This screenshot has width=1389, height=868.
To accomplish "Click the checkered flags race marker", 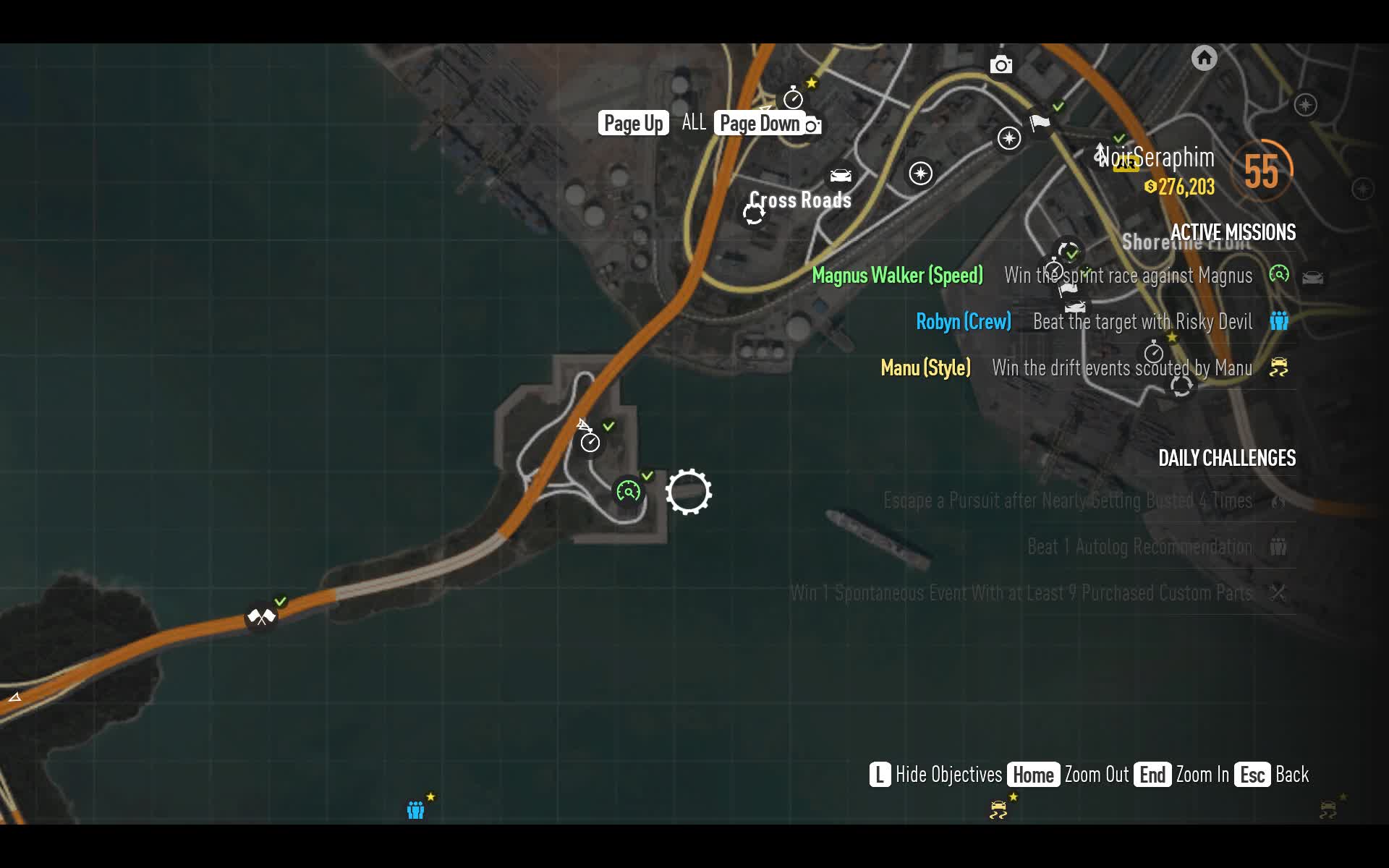I will click(261, 617).
